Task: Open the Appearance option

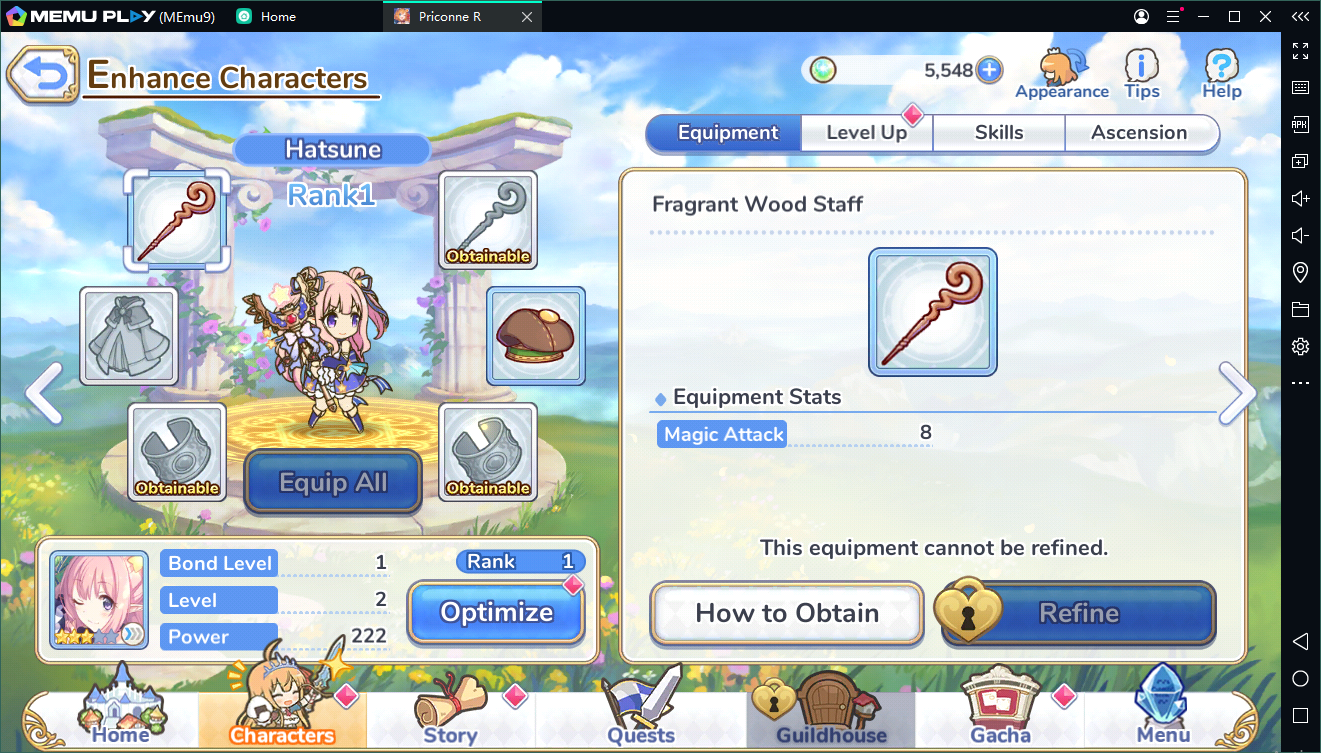Action: 1062,75
